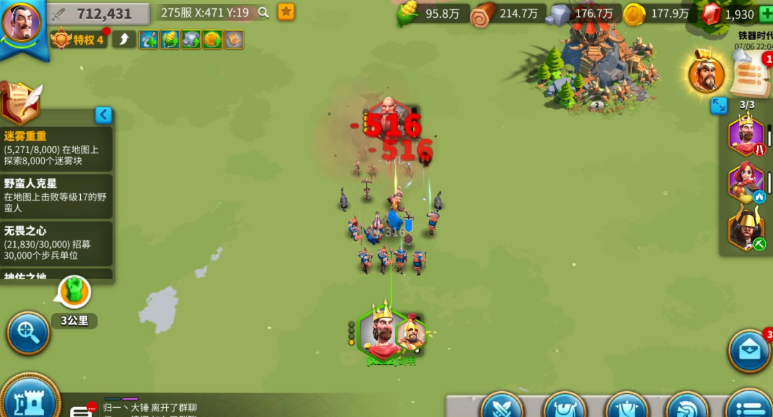Open the crossed swords campaign menu button

click(501, 407)
